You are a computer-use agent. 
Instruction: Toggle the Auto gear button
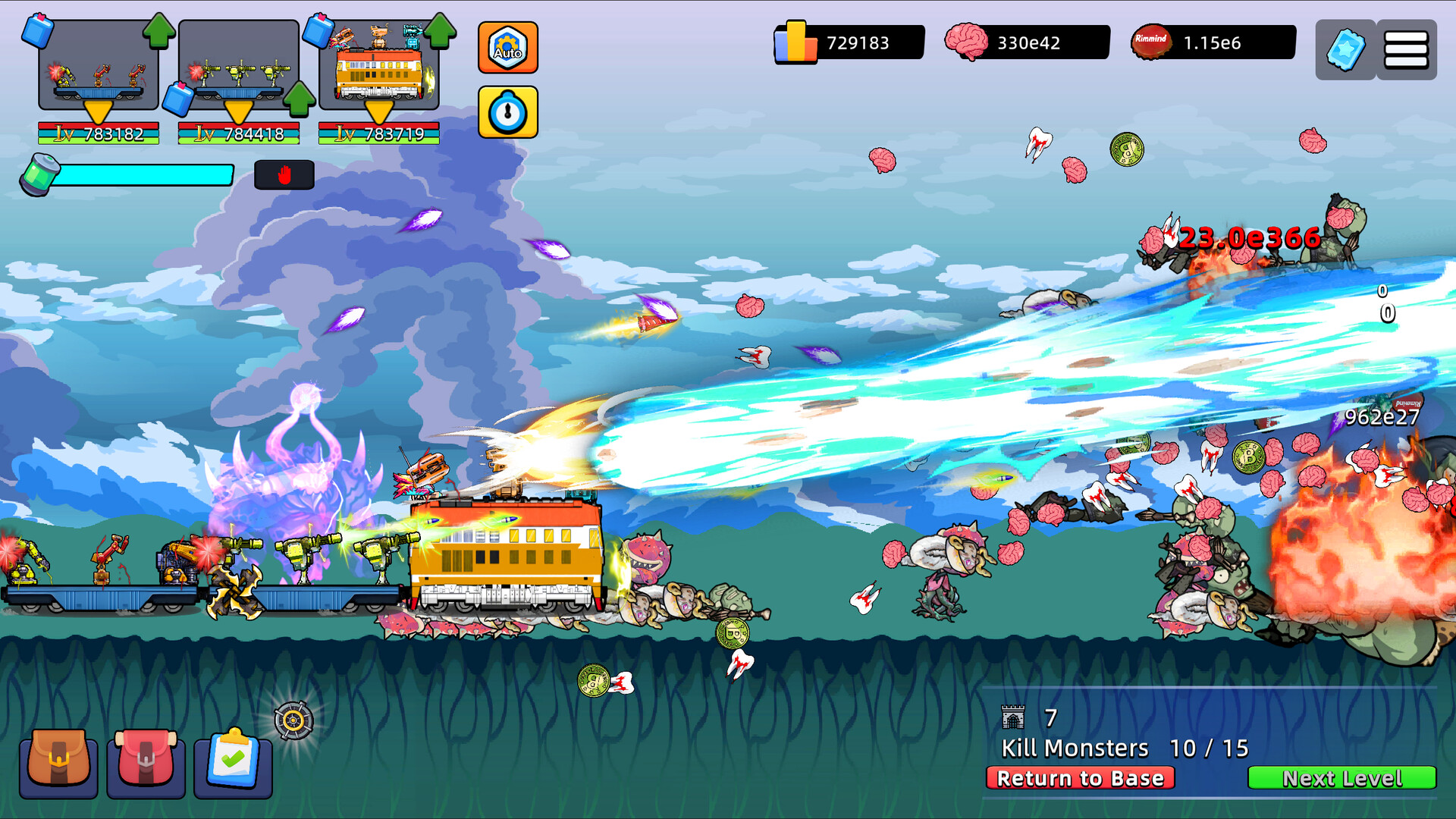pyautogui.click(x=507, y=48)
